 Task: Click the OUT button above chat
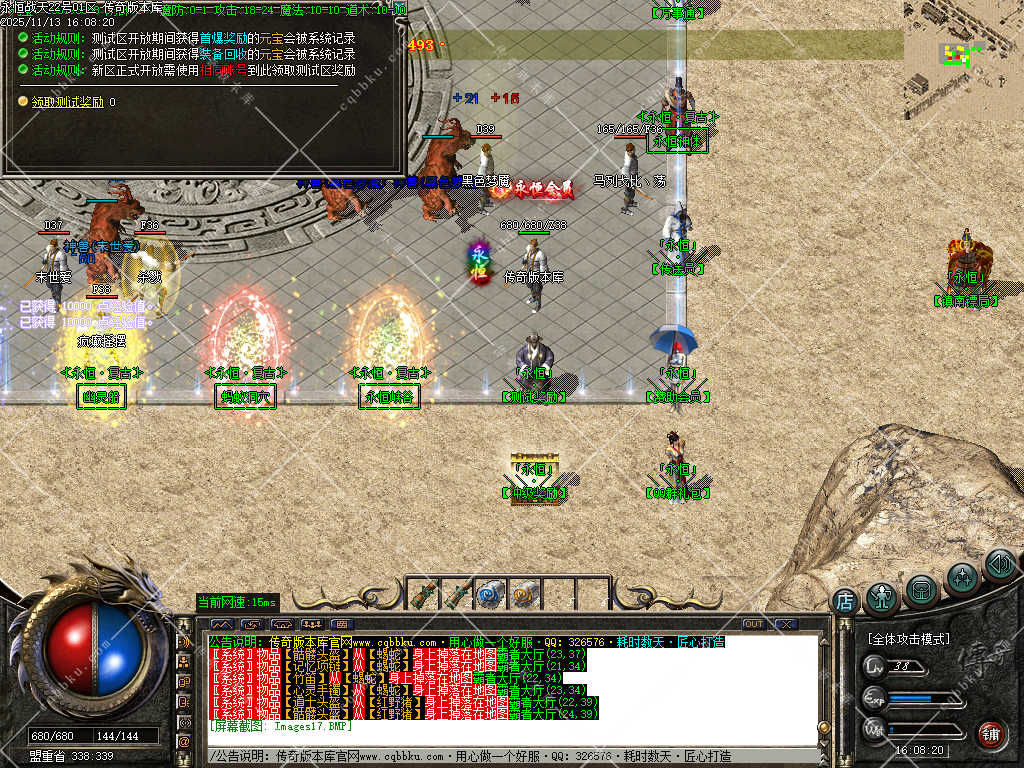point(754,624)
